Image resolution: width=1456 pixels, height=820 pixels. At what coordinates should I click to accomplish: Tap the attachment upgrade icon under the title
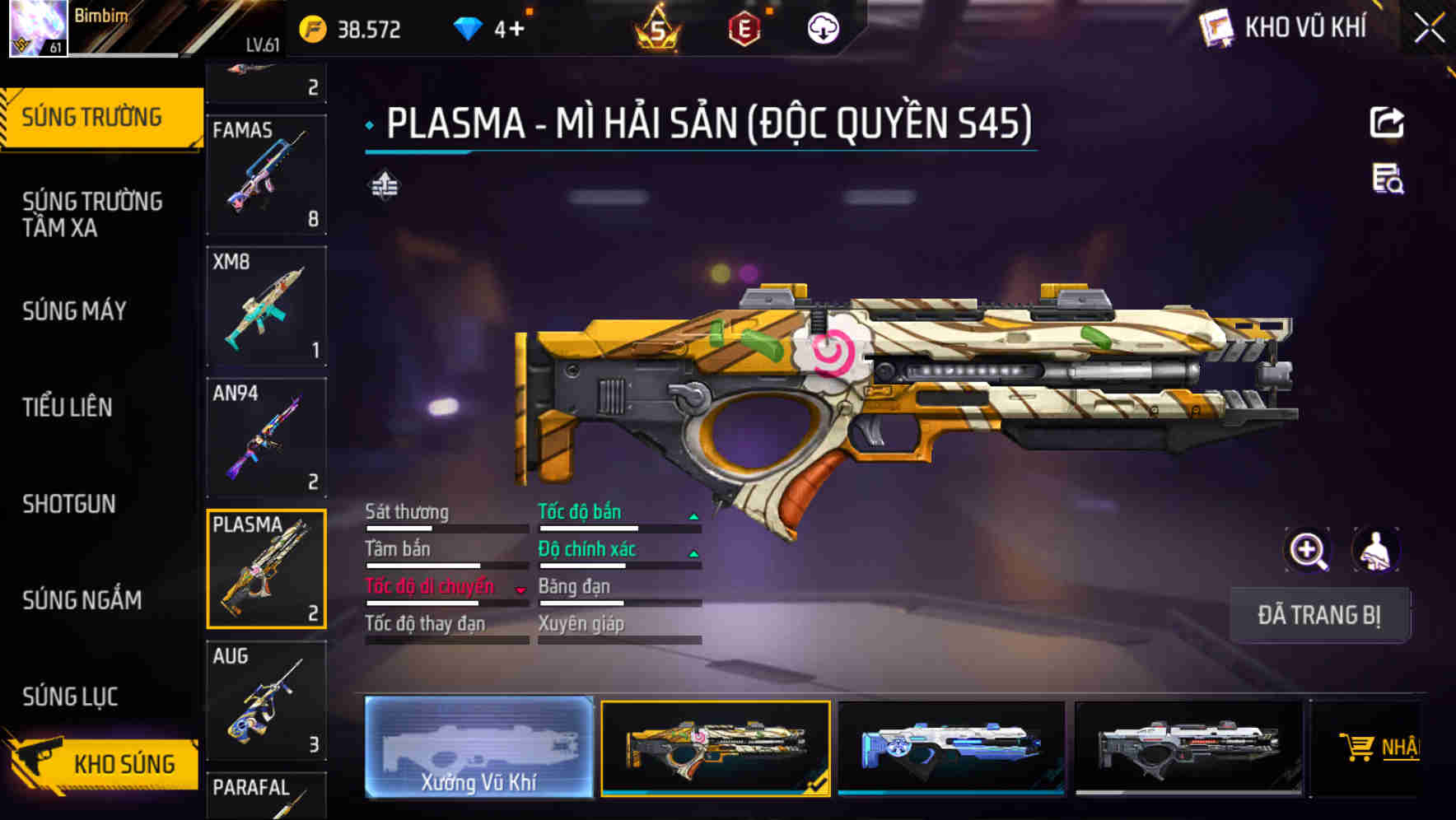385,186
